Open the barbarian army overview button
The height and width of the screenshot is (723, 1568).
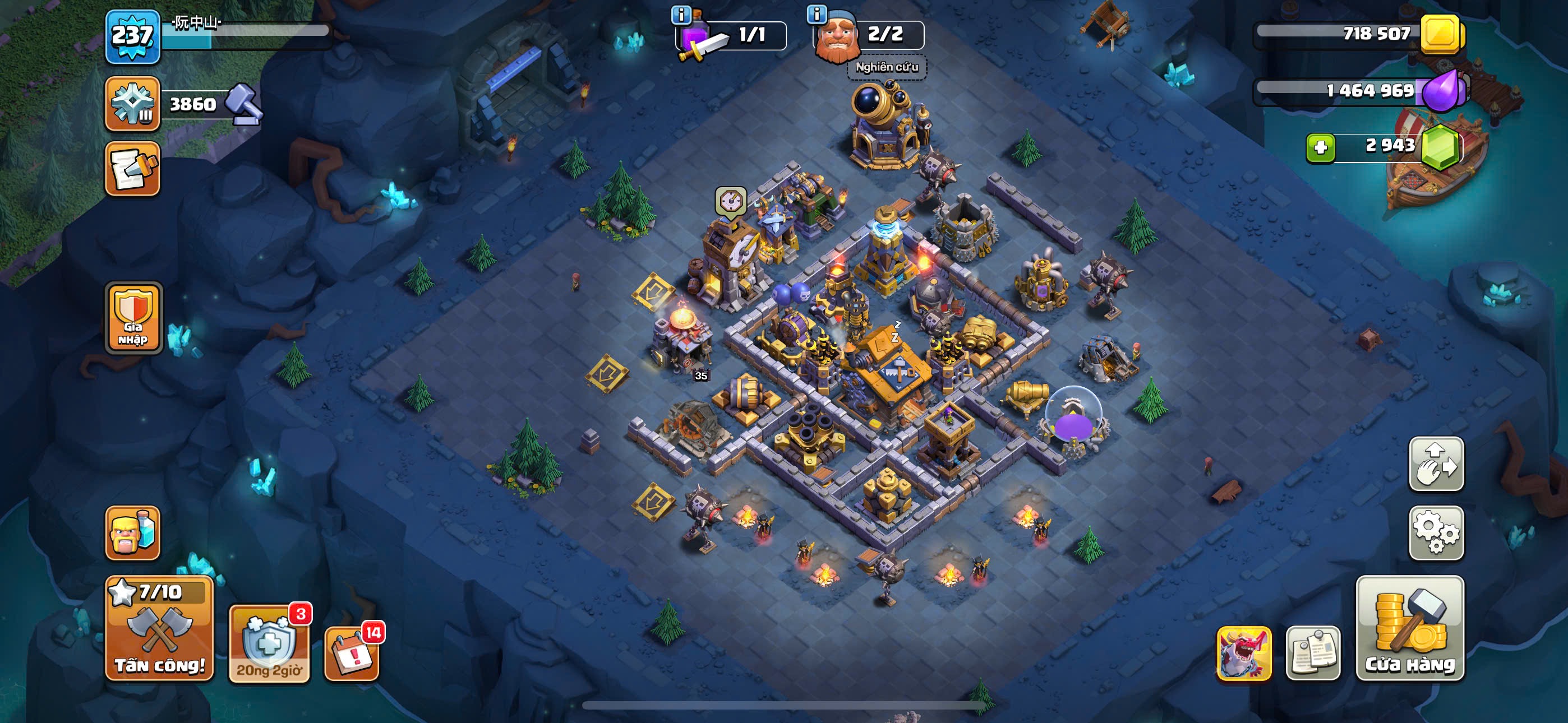[132, 532]
